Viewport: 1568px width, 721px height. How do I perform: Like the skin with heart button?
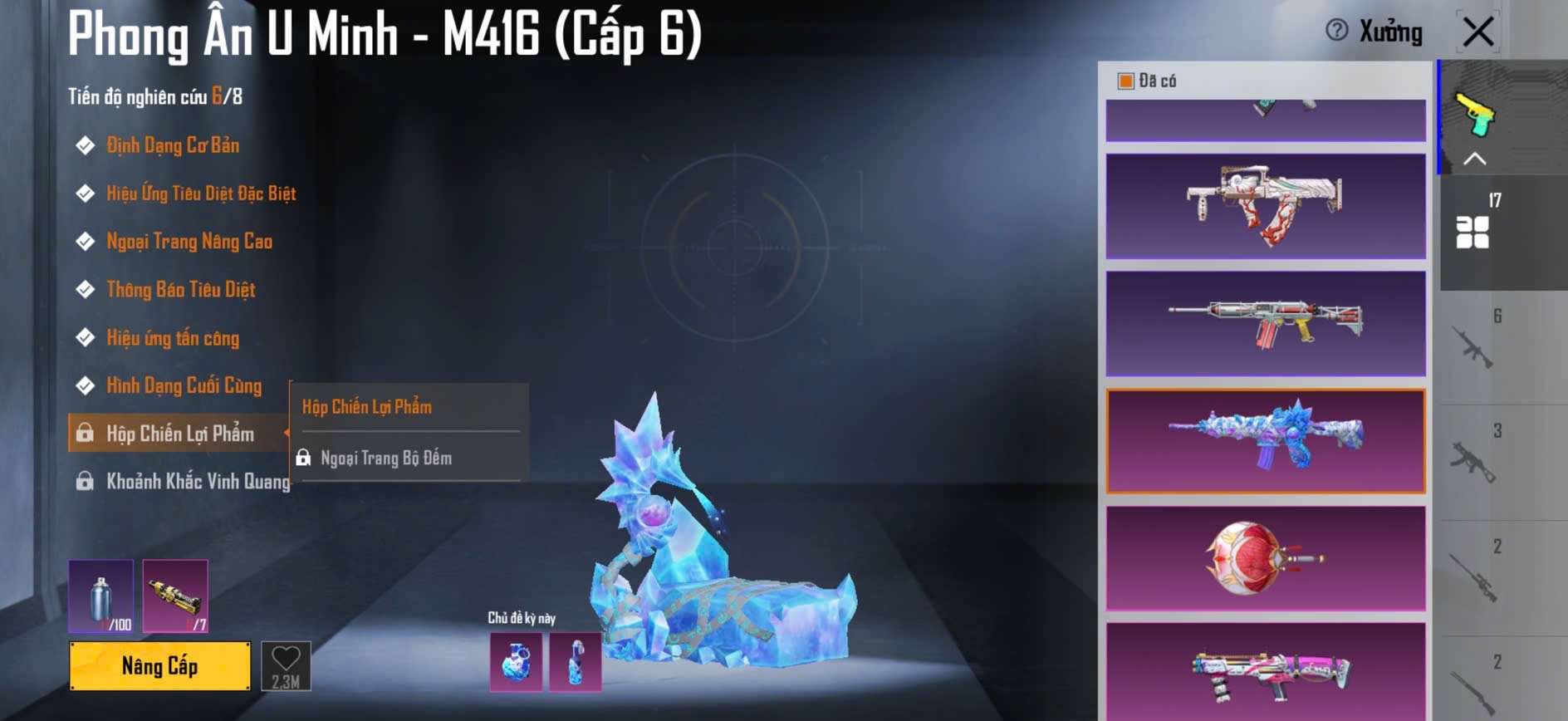pyautogui.click(x=286, y=665)
